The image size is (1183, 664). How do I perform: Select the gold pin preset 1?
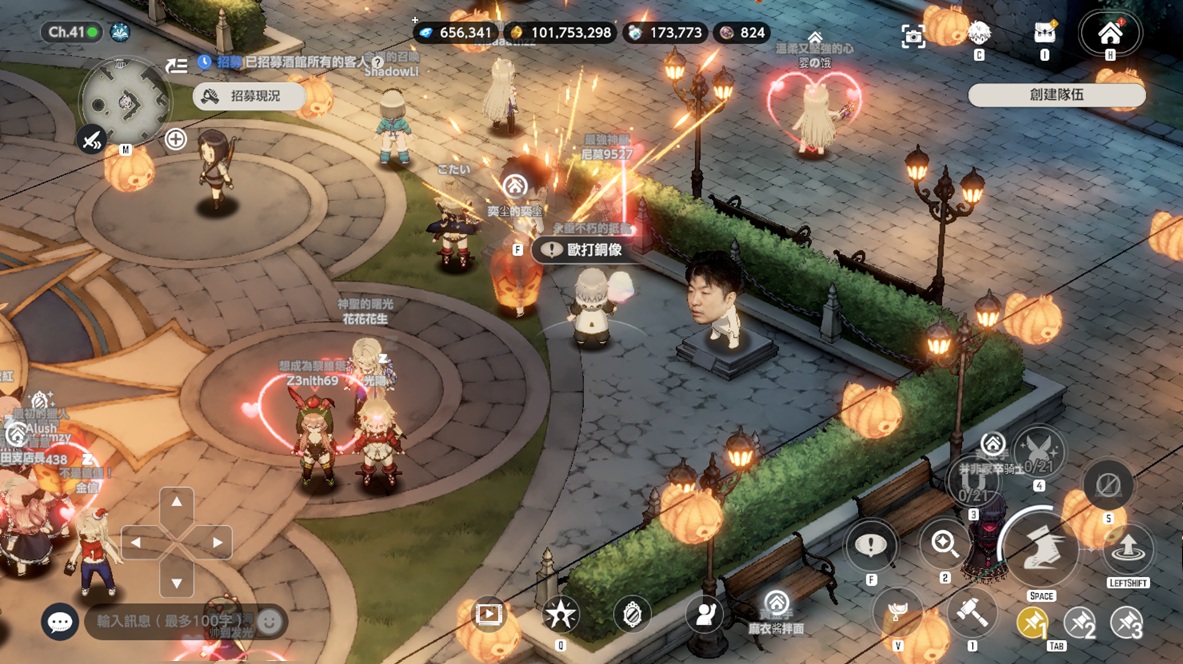pos(1033,623)
